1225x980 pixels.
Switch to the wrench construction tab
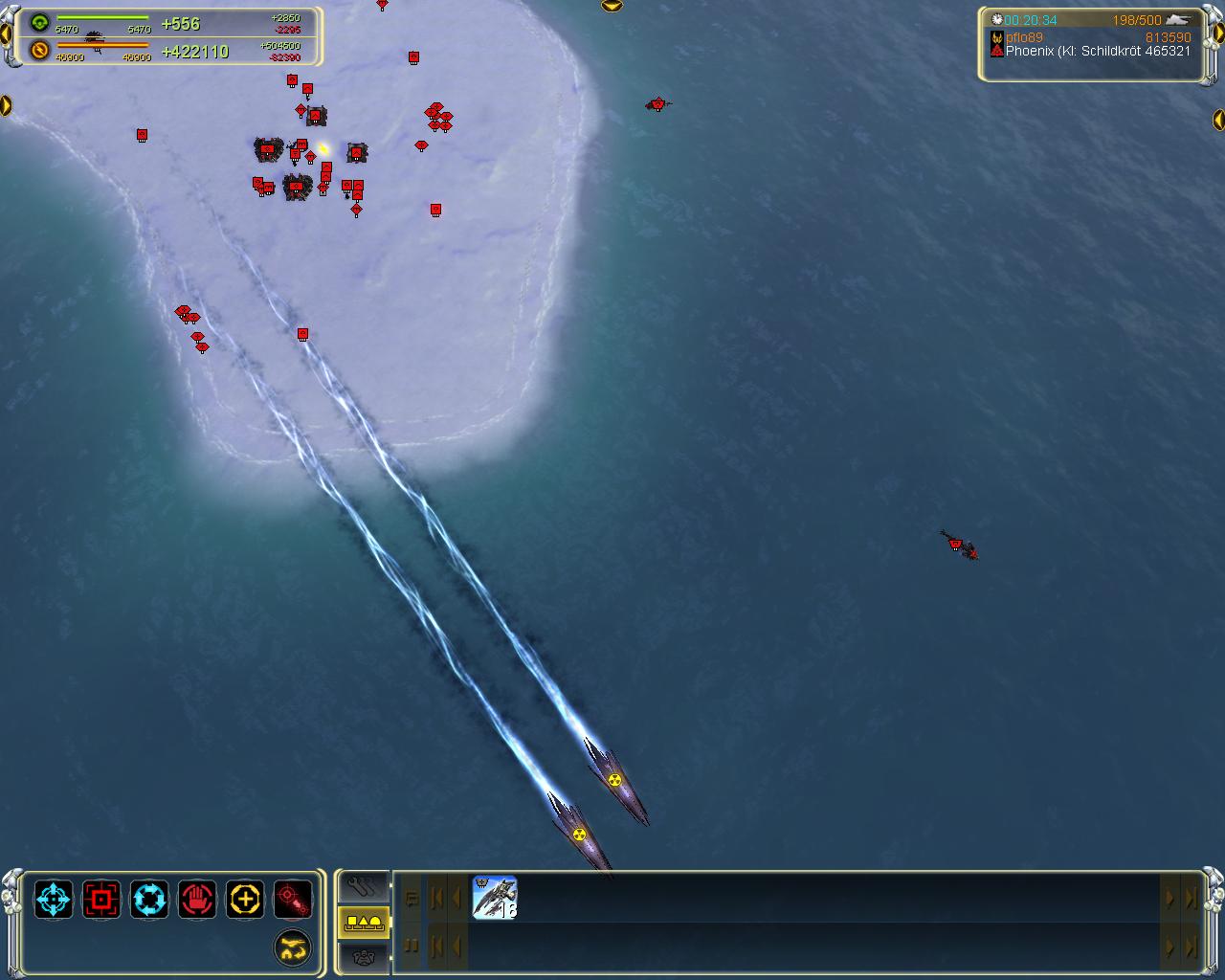click(x=364, y=886)
